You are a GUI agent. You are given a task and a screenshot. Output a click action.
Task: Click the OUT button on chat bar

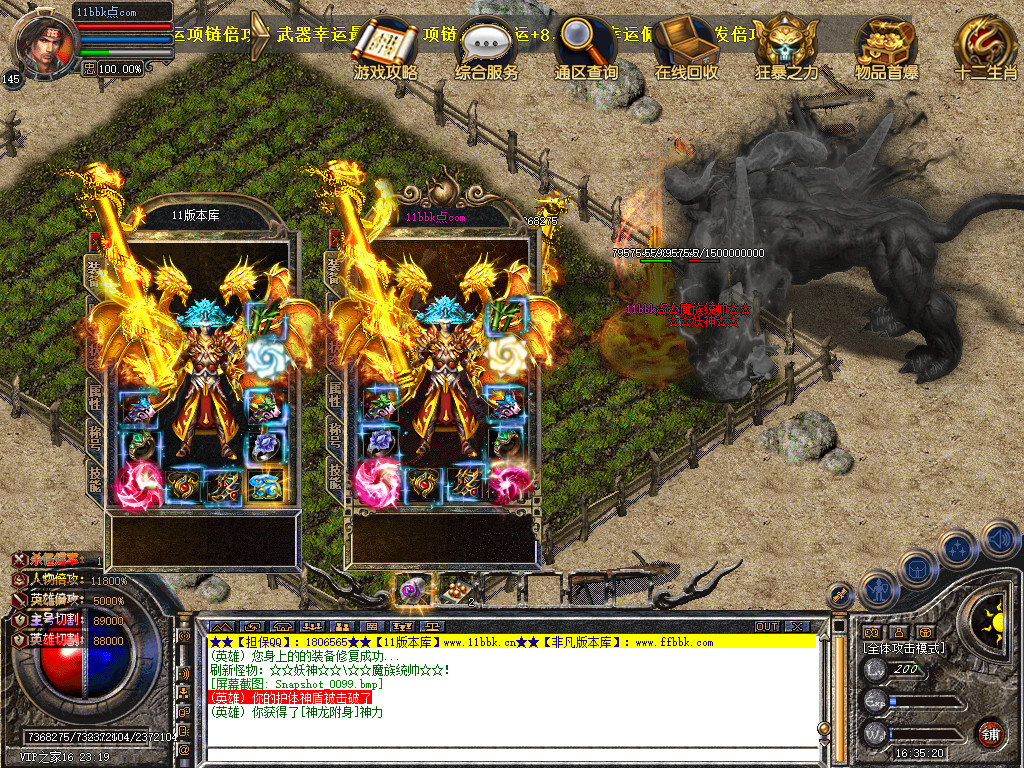tap(767, 626)
